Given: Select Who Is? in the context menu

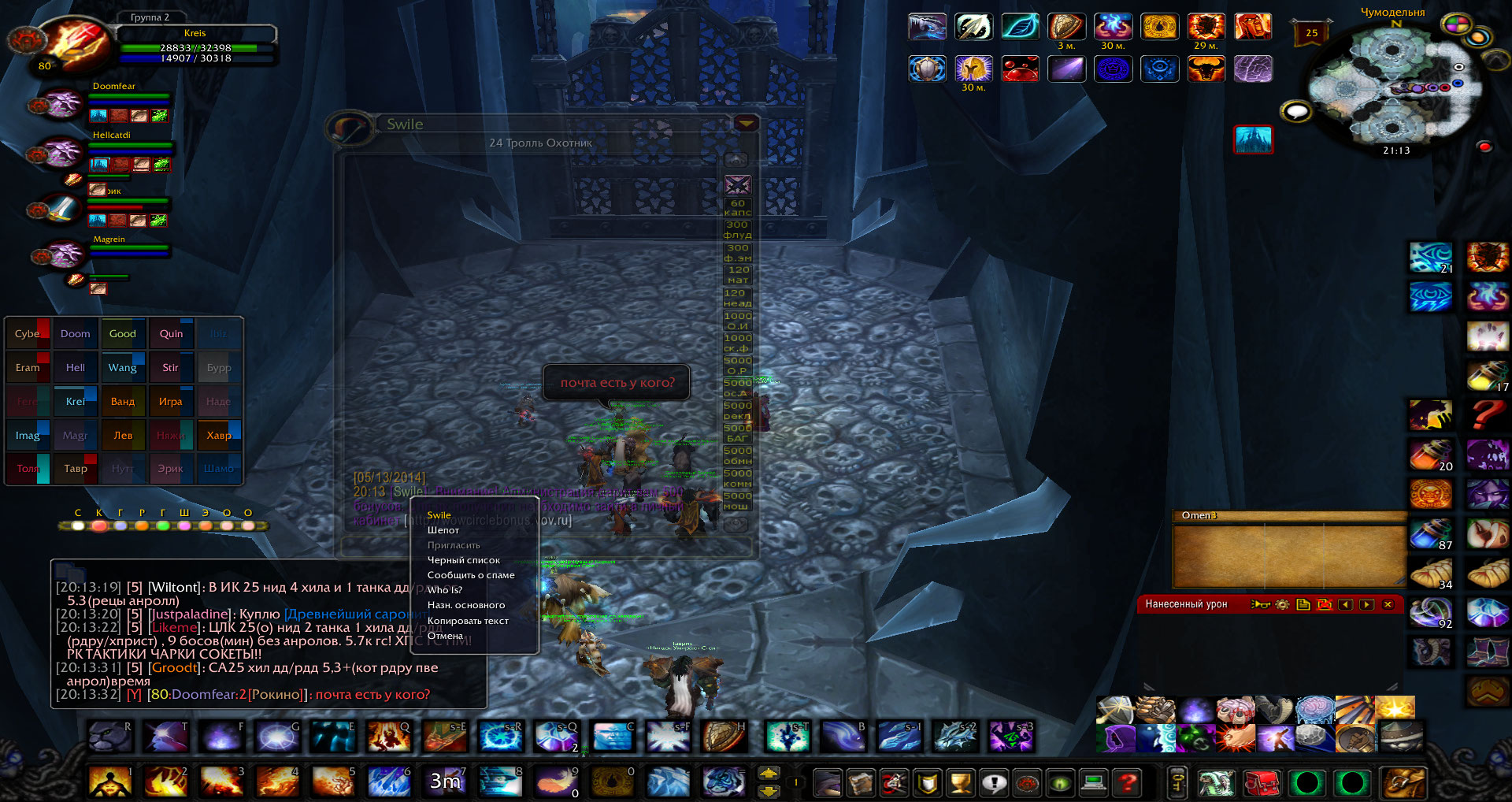Looking at the screenshot, I should [445, 590].
